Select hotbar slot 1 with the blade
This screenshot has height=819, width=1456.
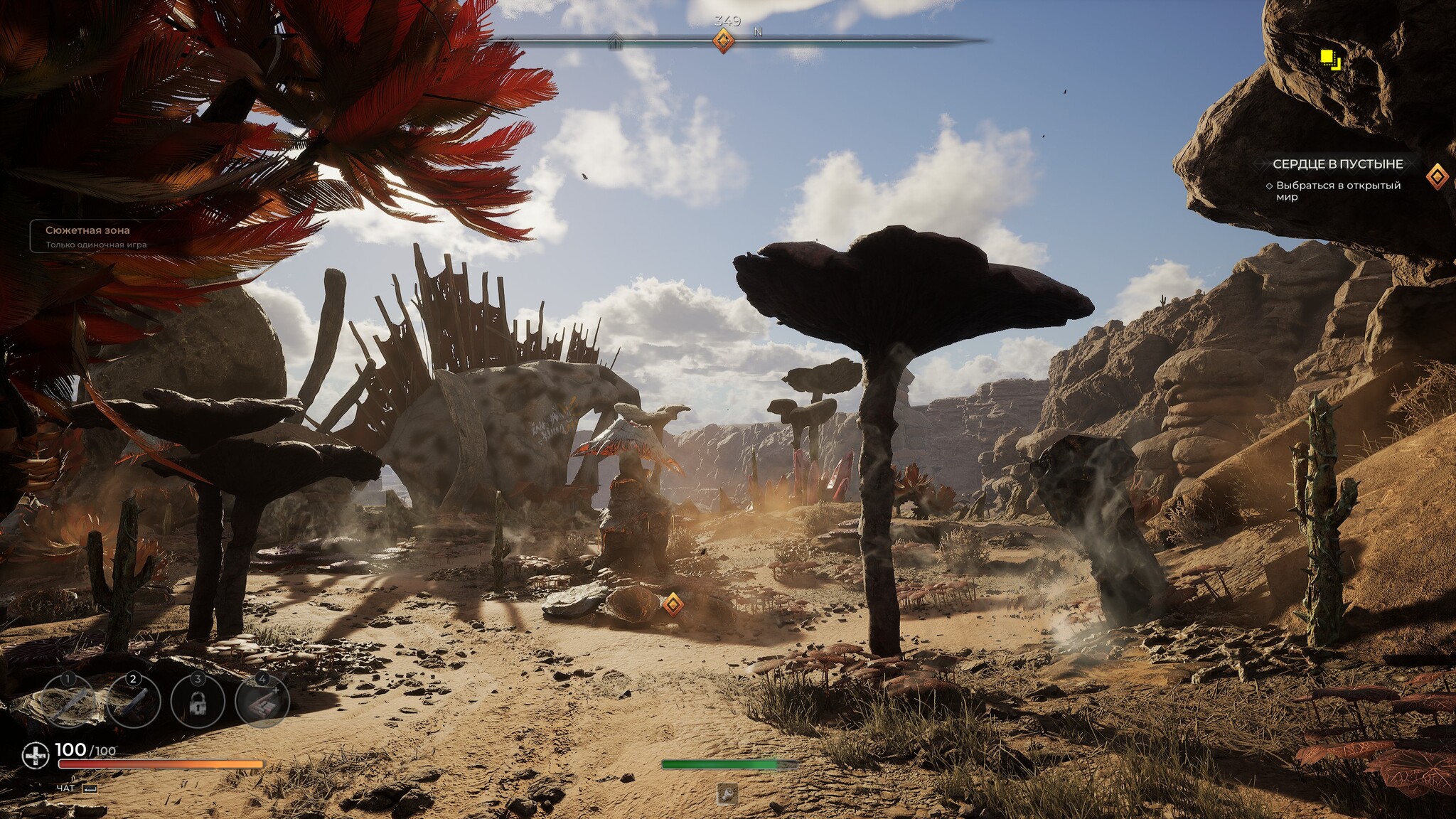click(x=68, y=701)
